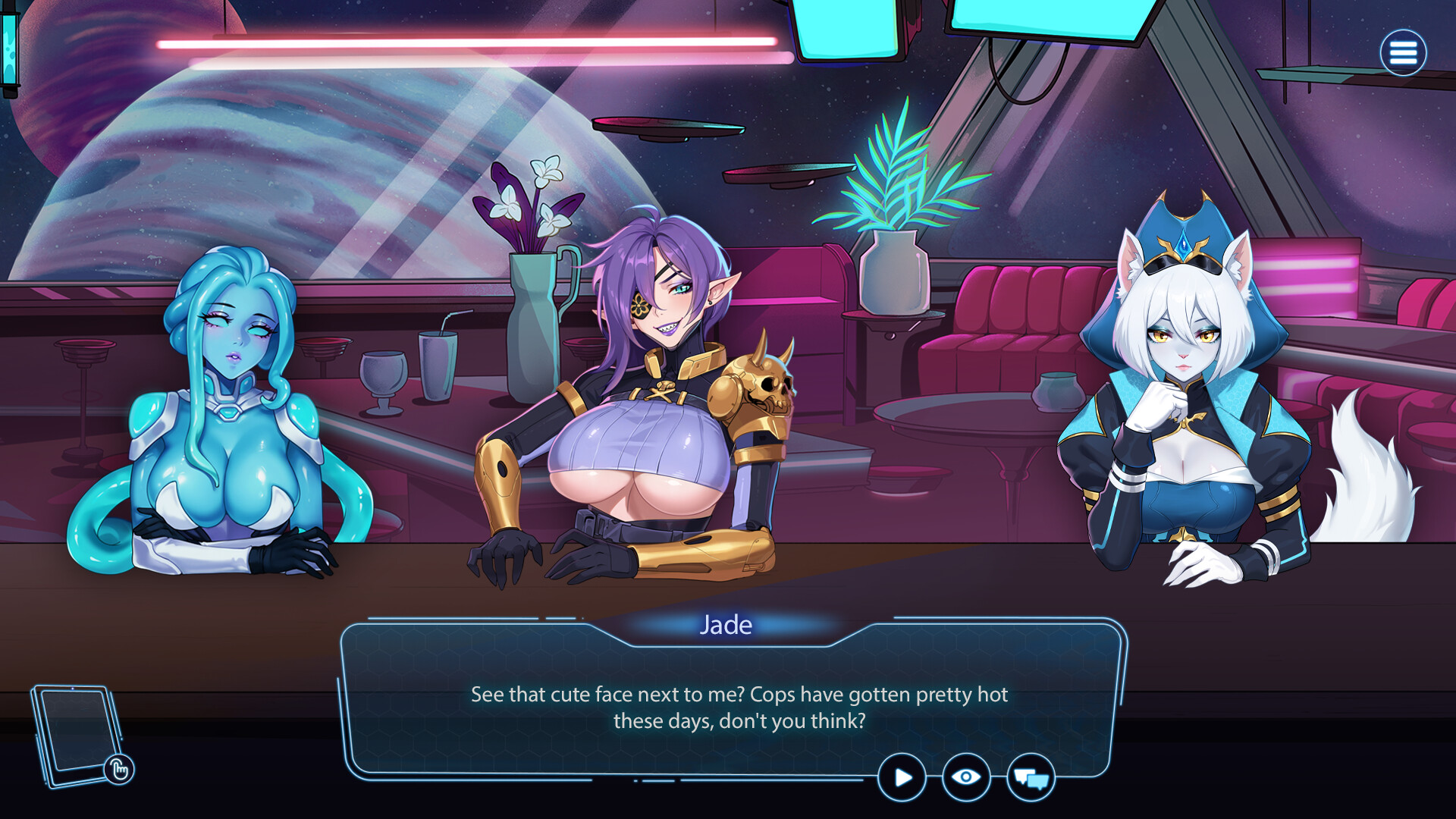The width and height of the screenshot is (1456, 819).
Task: Open the game menu via the hamburger icon
Action: (1405, 52)
